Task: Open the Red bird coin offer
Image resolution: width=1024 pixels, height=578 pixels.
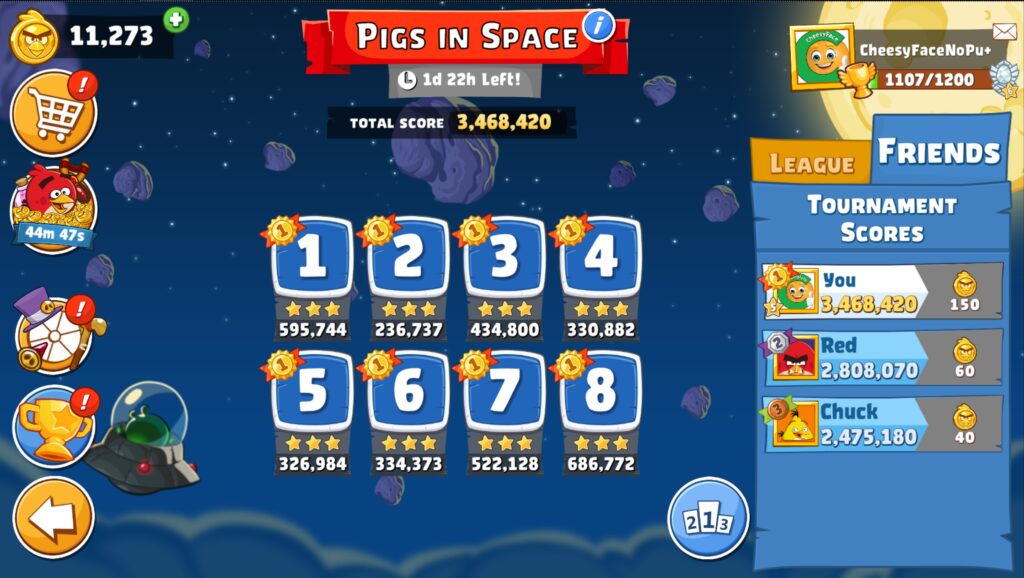Action: (54, 206)
